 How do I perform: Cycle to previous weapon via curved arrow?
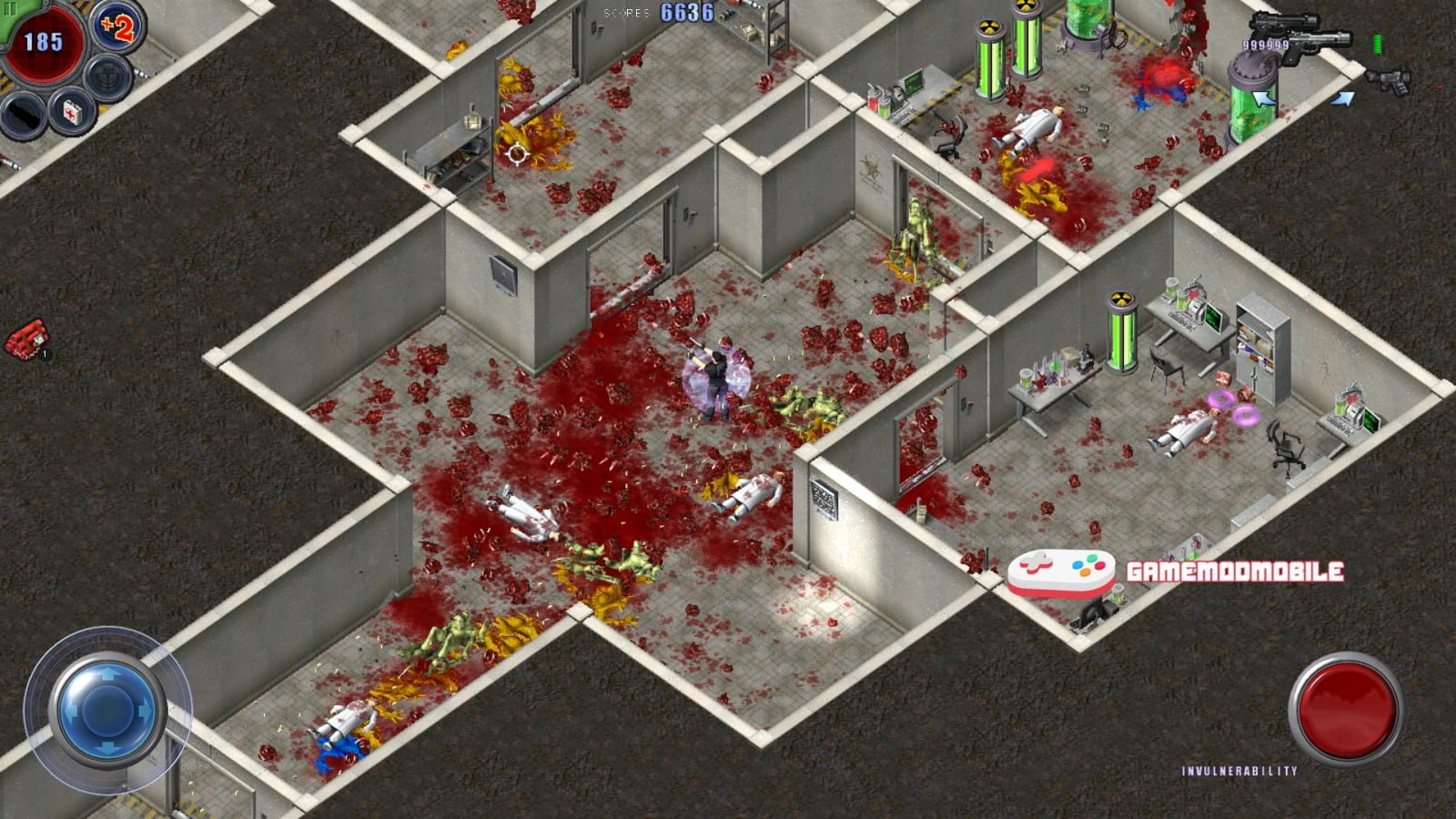point(1263,97)
